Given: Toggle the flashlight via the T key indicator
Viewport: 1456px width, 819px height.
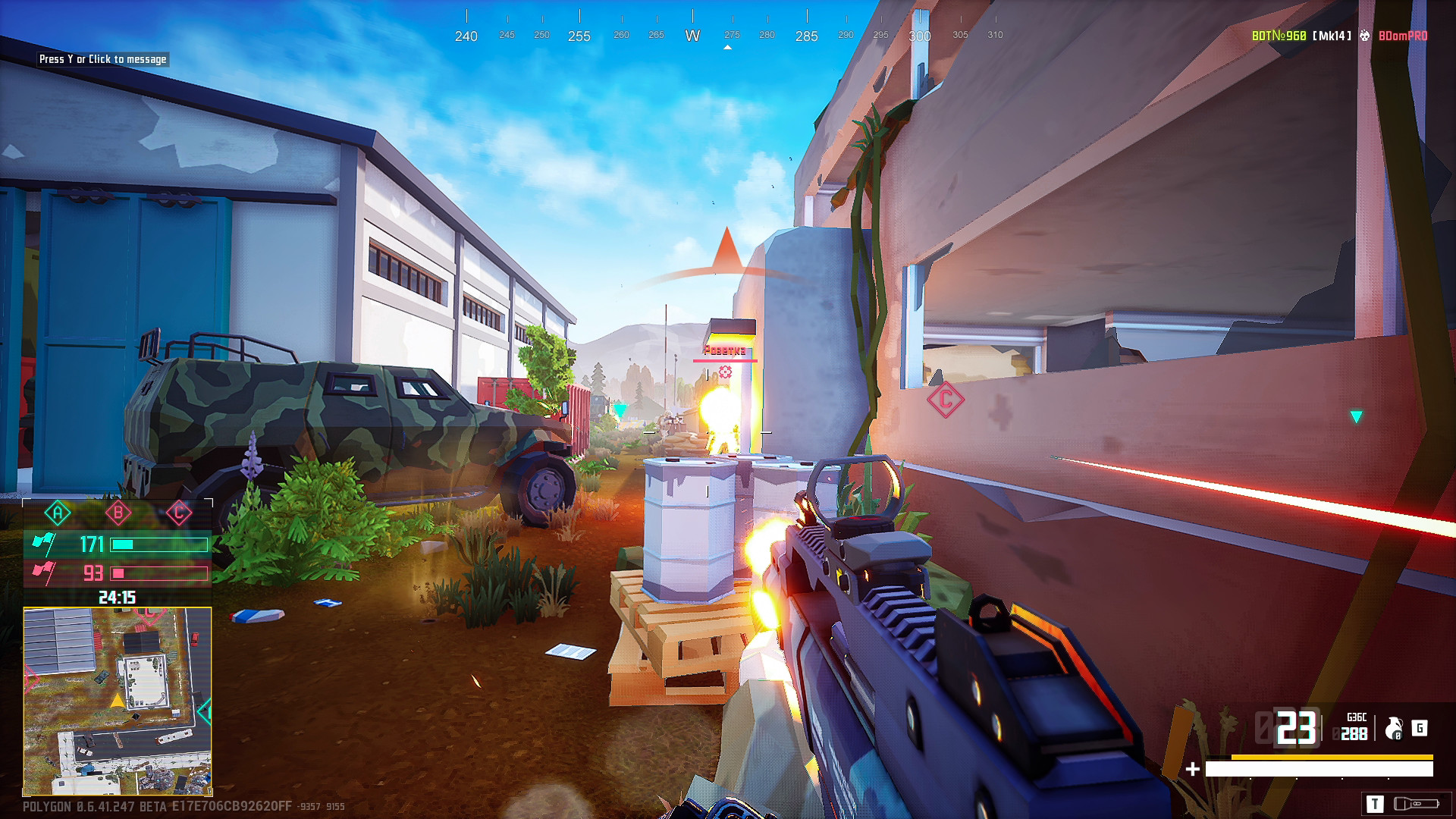Looking at the screenshot, I should 1376,804.
